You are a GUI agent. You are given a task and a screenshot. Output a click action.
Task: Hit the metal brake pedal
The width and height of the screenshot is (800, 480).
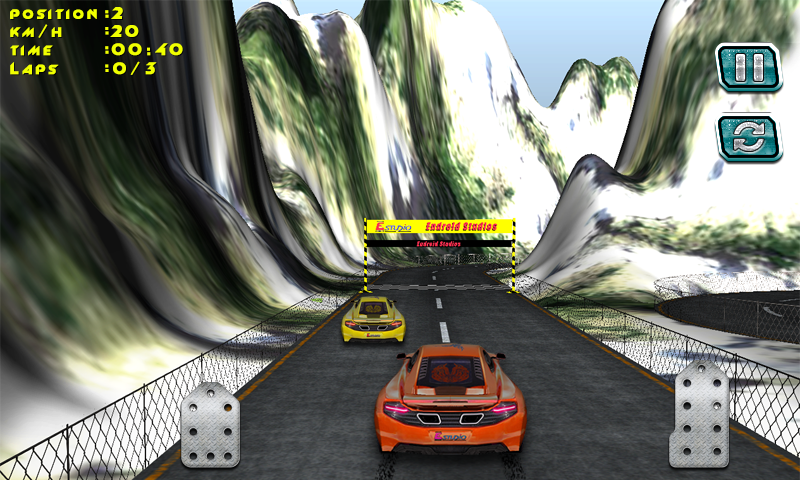click(x=210, y=425)
